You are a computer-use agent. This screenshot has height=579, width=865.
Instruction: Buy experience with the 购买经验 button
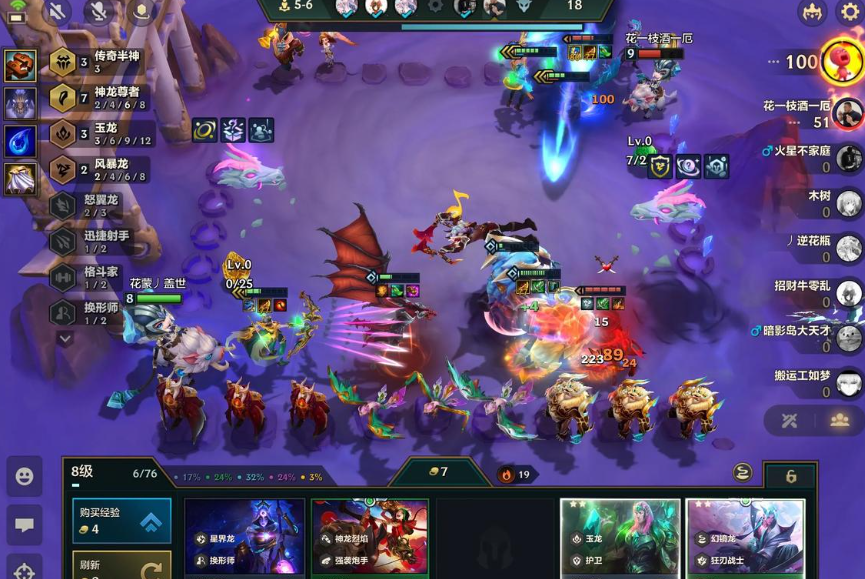click(x=122, y=520)
